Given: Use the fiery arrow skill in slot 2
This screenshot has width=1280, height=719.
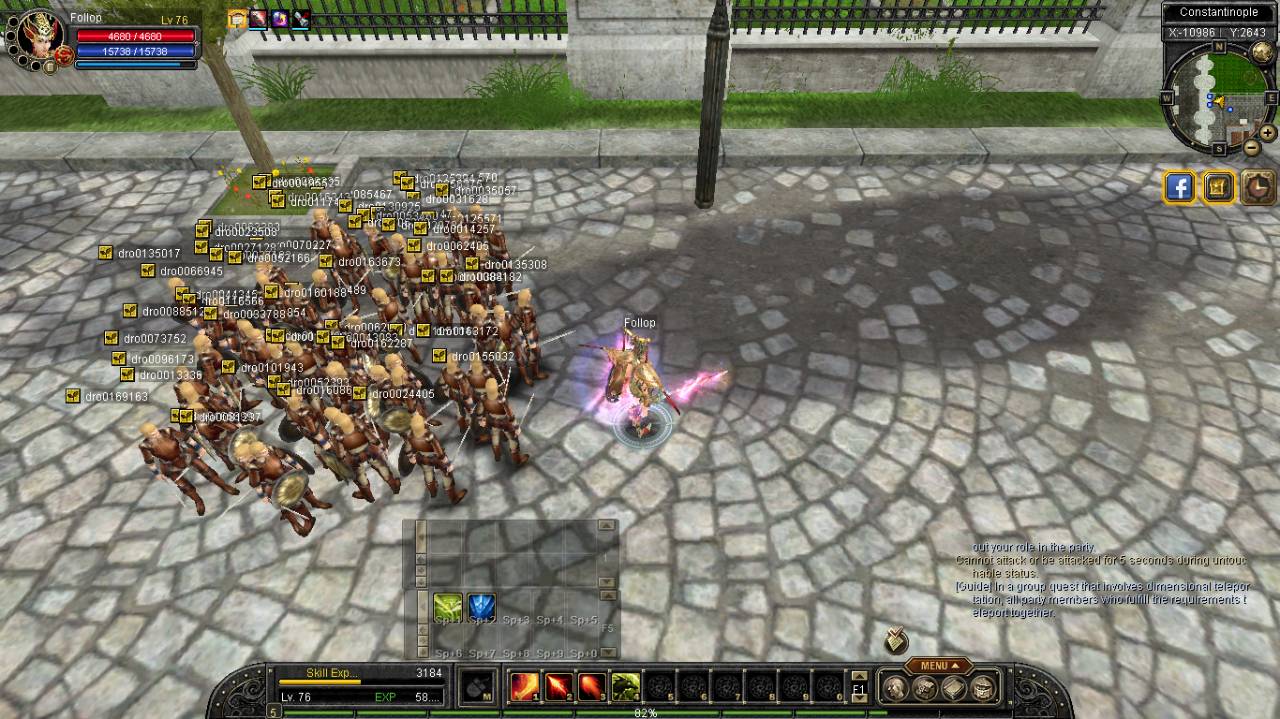Looking at the screenshot, I should pos(559,687).
